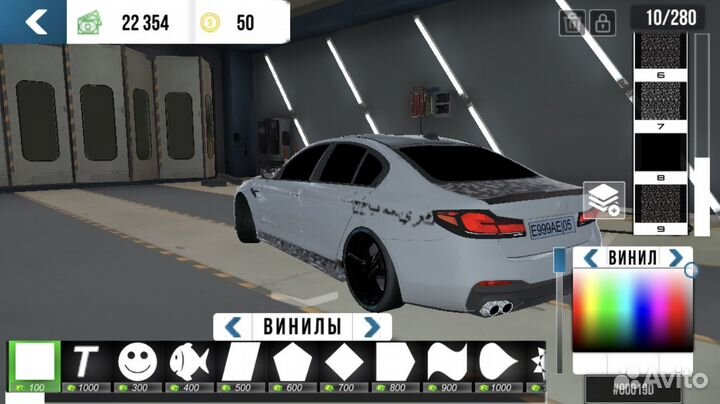Screen dimensions: 720x404
Task: Select the fish vinyl shape
Action: 189,361
